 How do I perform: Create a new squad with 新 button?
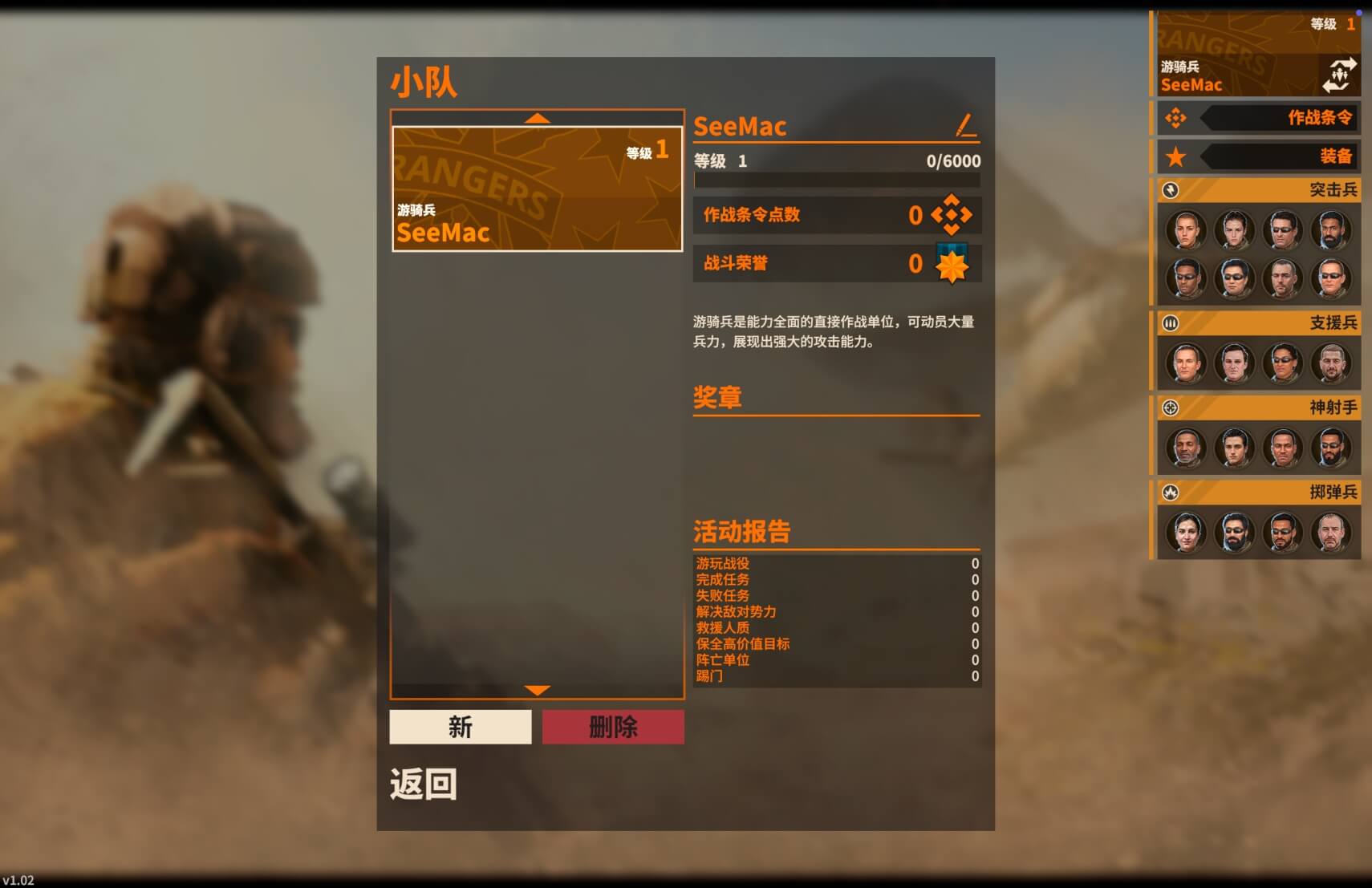tap(461, 727)
